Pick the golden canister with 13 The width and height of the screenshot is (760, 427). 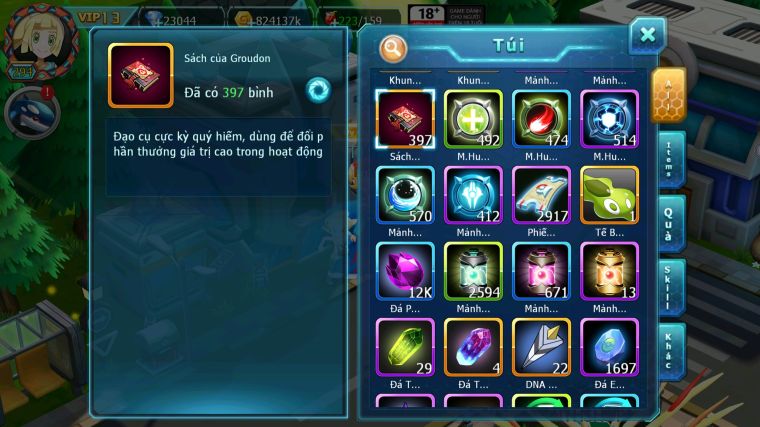click(609, 270)
